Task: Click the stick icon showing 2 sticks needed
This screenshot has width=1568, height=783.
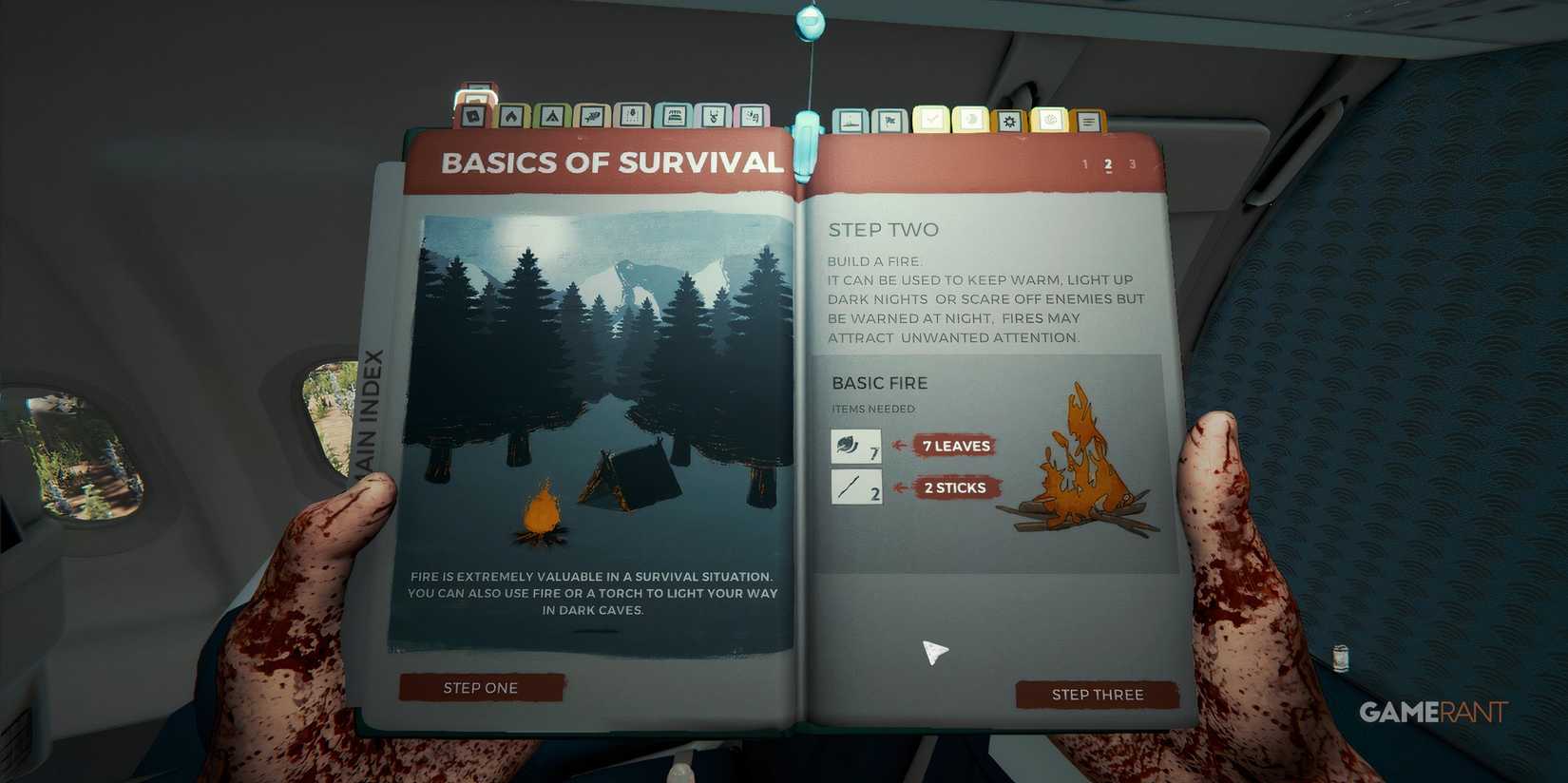Action: click(x=853, y=487)
